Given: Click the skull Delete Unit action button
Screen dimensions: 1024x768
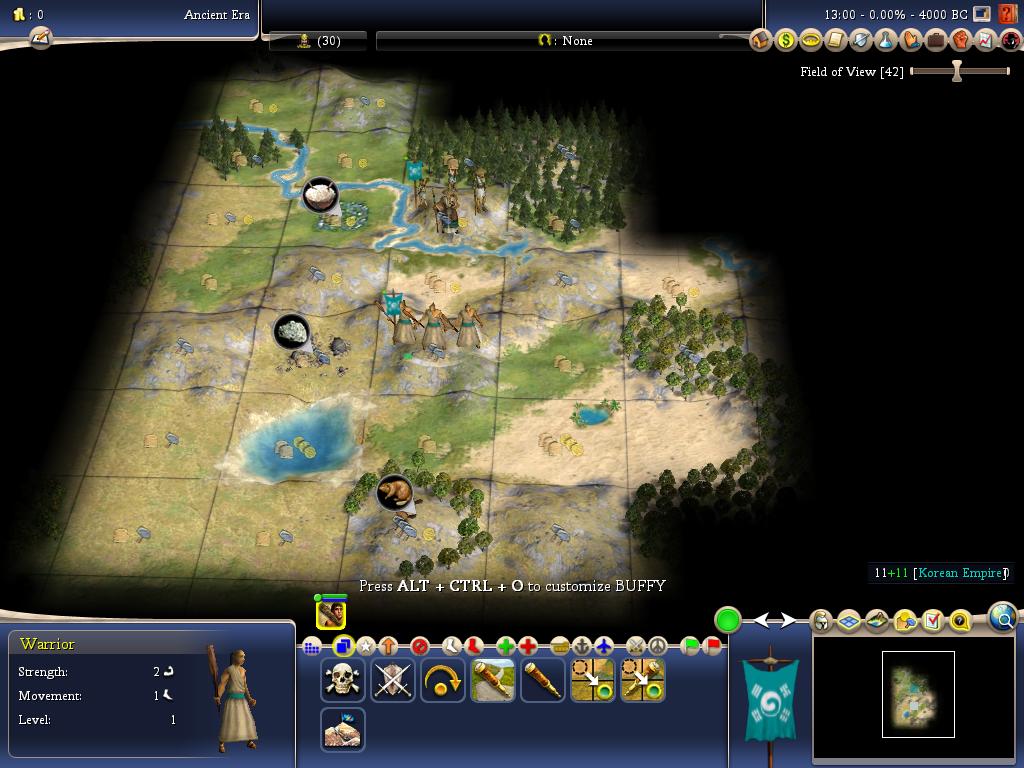Looking at the screenshot, I should (x=343, y=680).
